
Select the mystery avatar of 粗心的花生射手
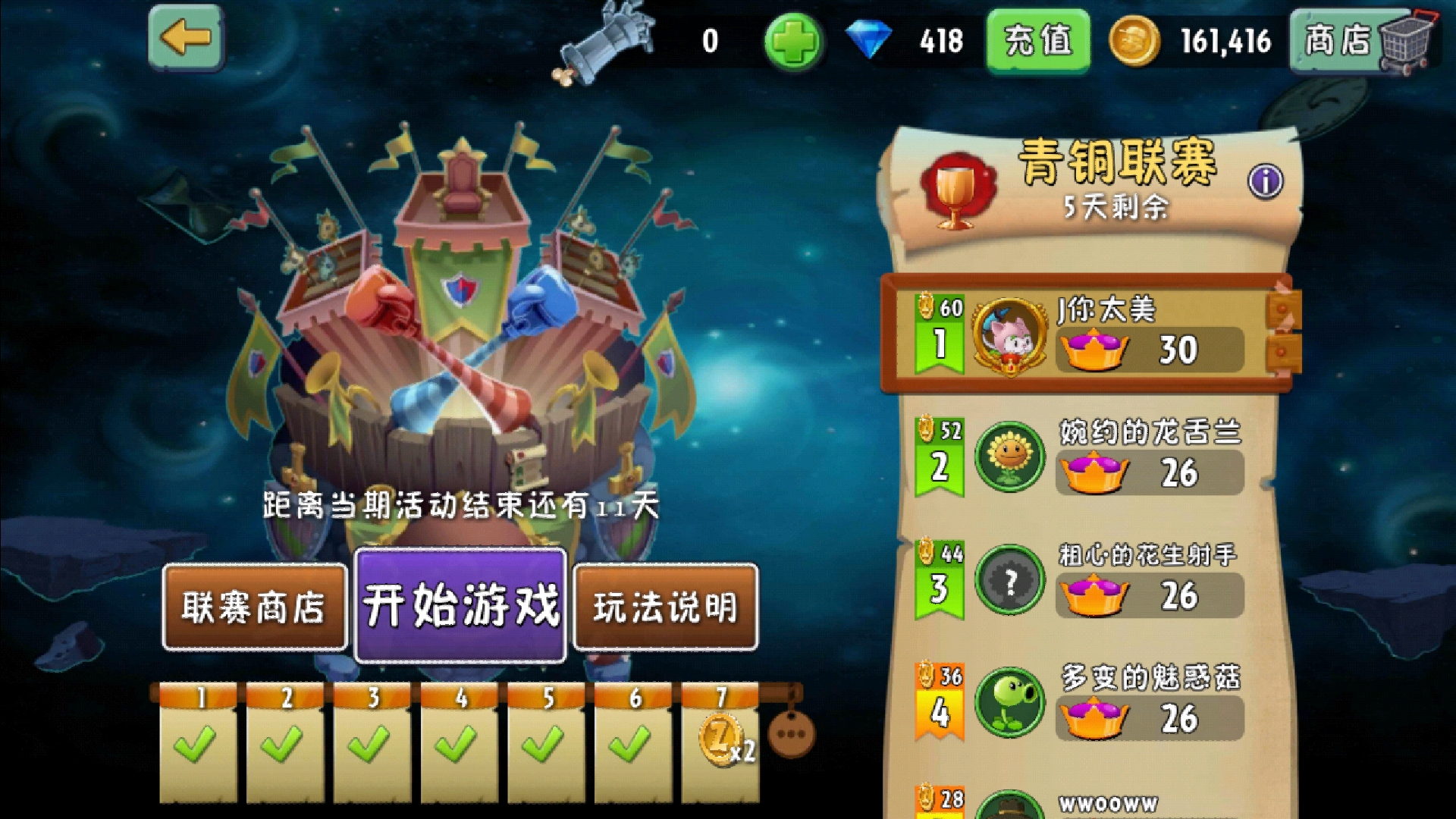click(x=1010, y=580)
